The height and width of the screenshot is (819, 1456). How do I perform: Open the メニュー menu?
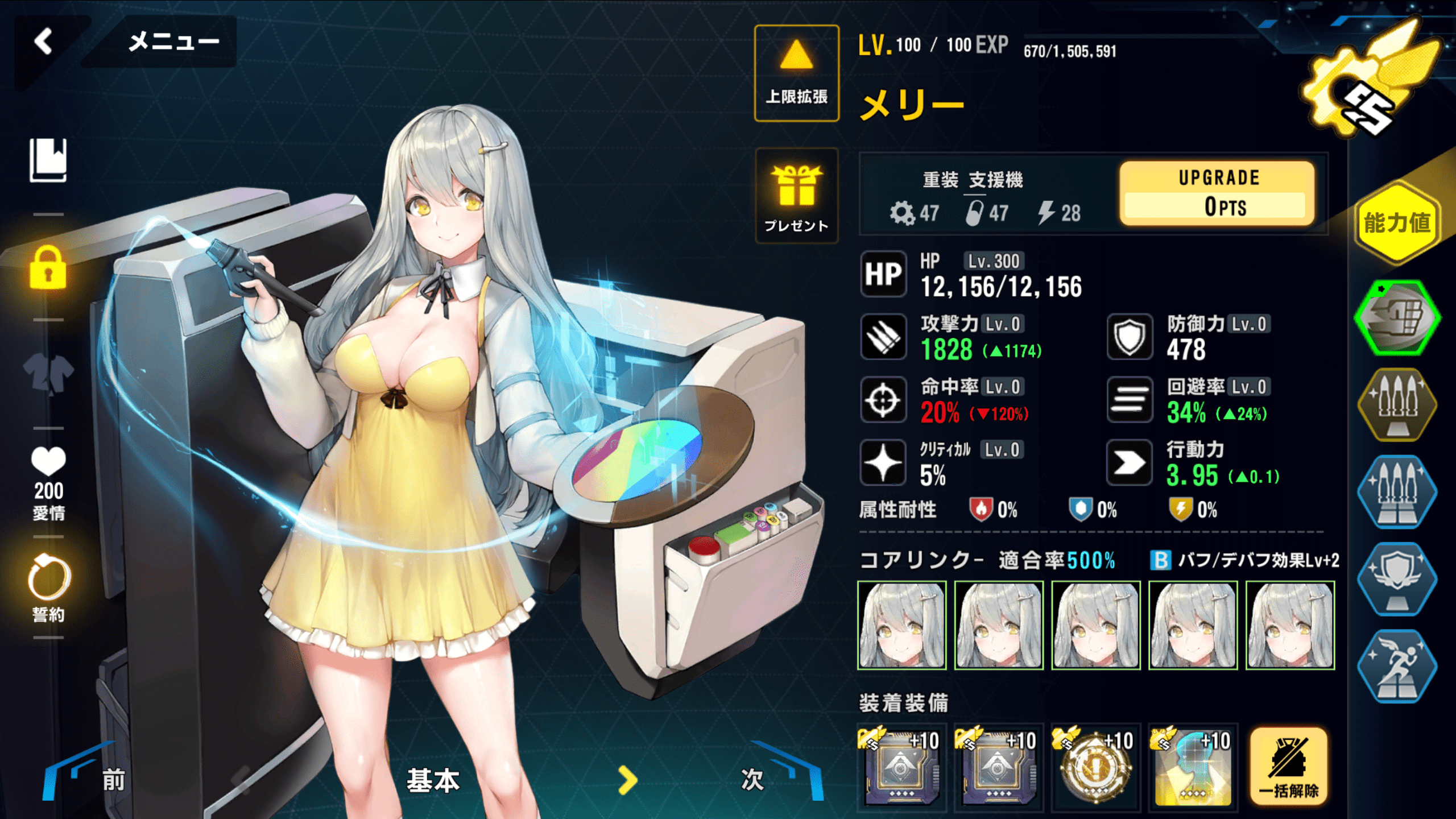[173, 42]
